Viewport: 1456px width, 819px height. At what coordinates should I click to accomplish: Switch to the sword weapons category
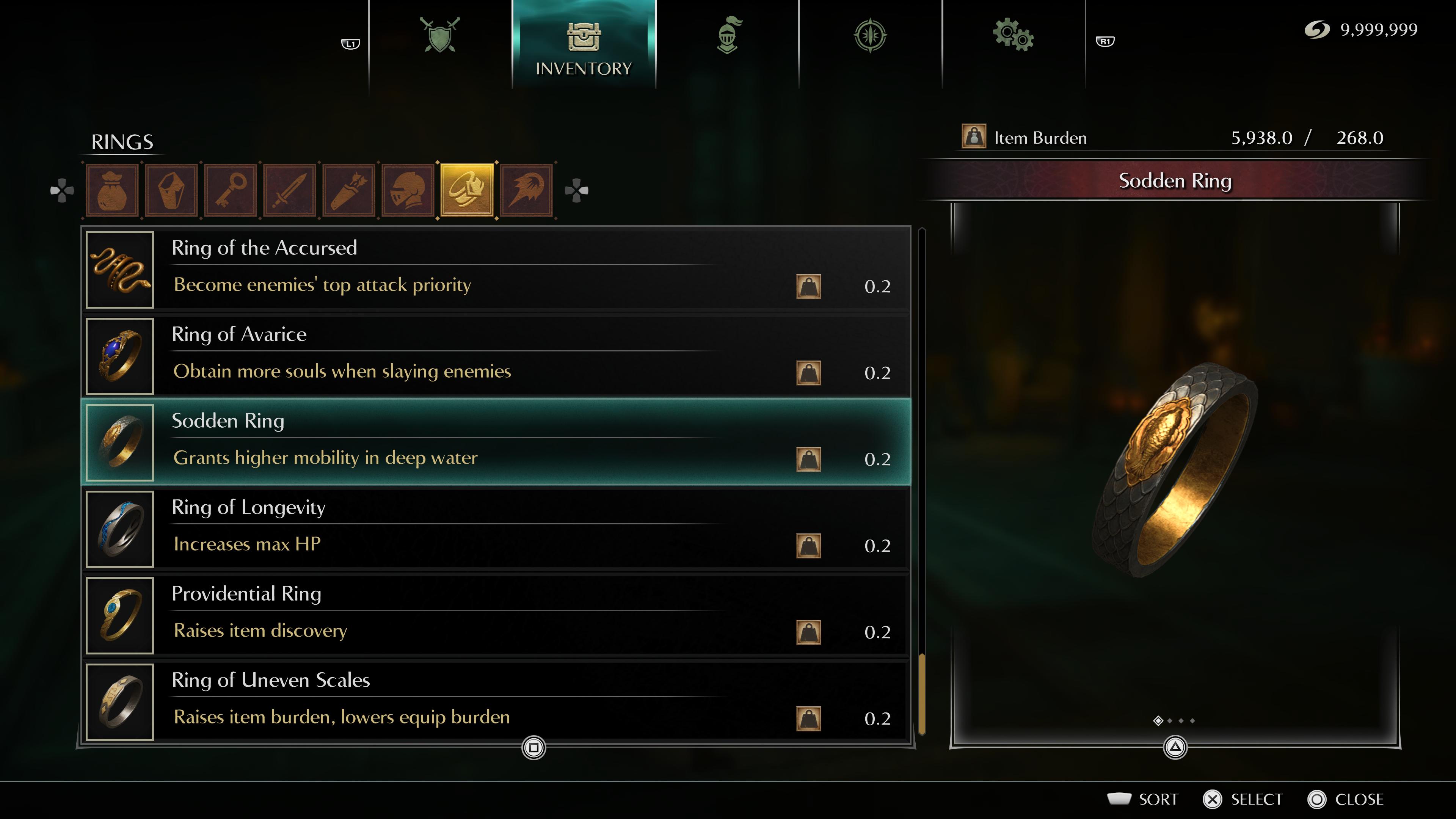290,190
